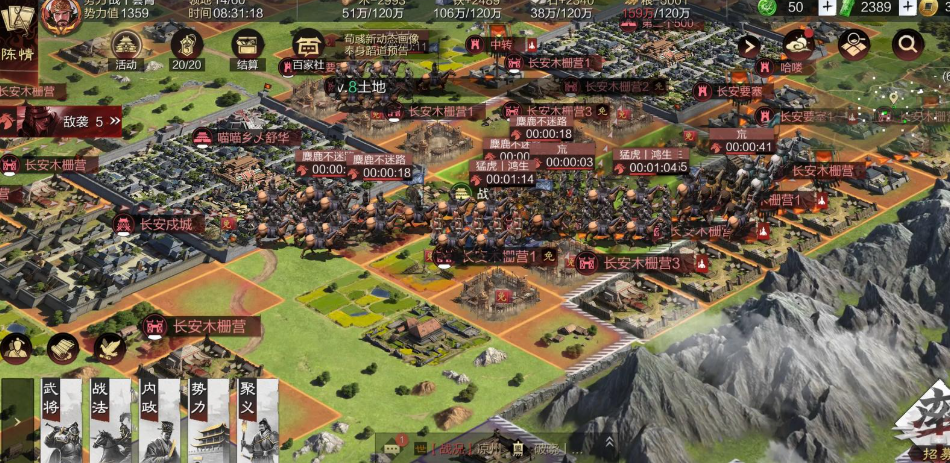Collapse icon row with the arrow button
The height and width of the screenshot is (463, 950).
[751, 45]
